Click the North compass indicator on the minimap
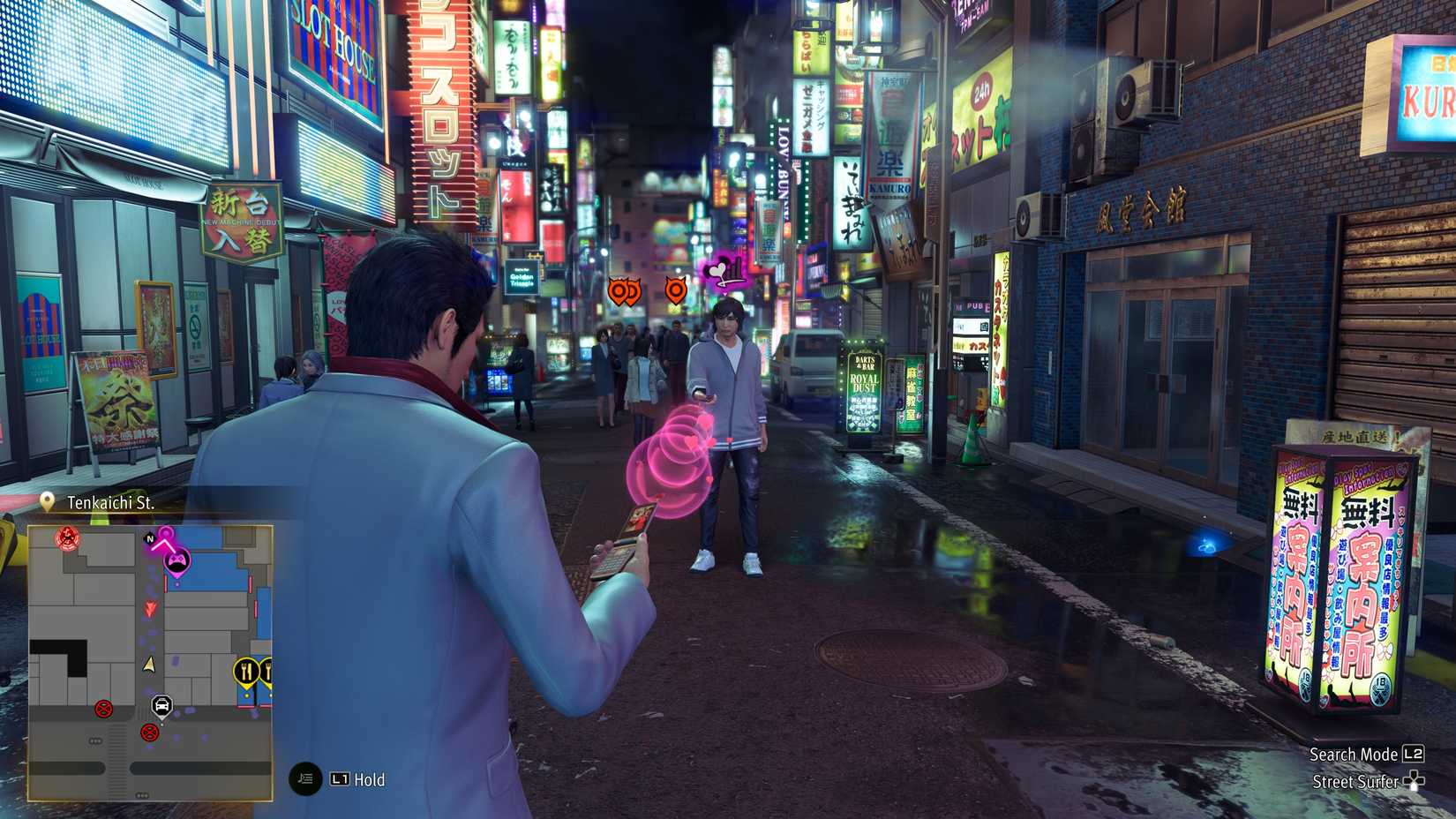The height and width of the screenshot is (819, 1456). coord(149,538)
